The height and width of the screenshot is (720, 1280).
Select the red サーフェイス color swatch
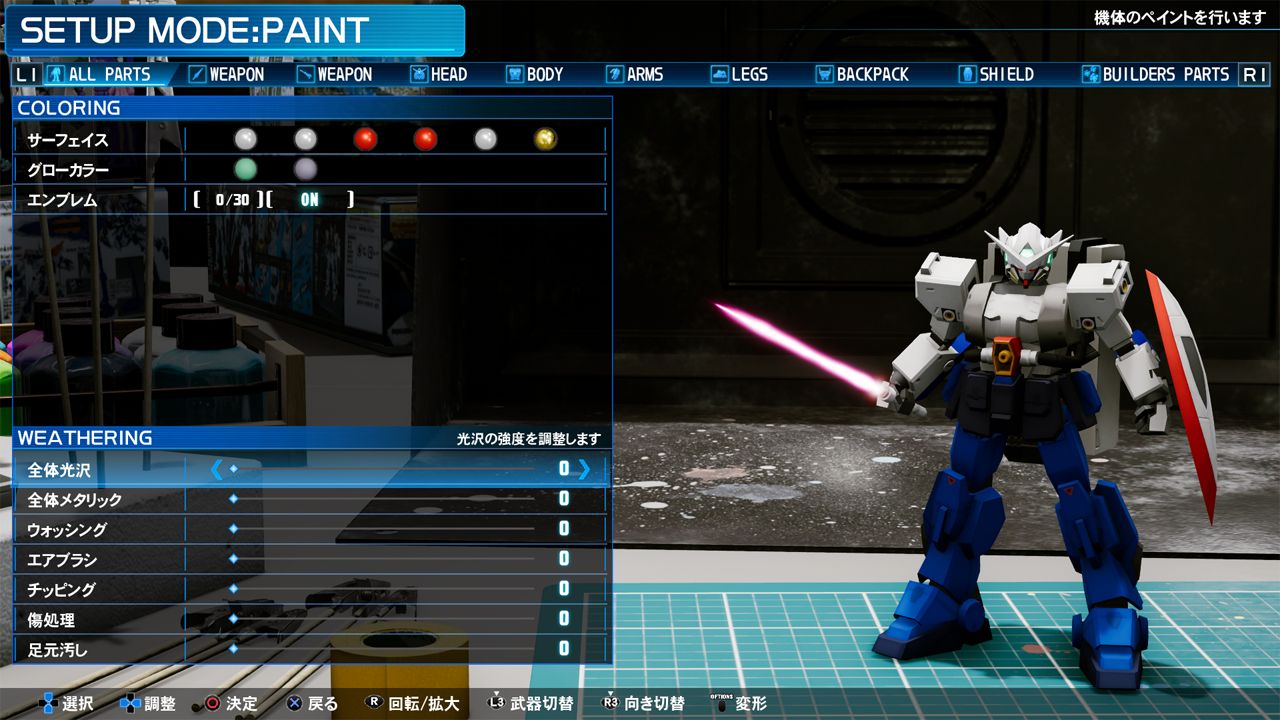366,139
